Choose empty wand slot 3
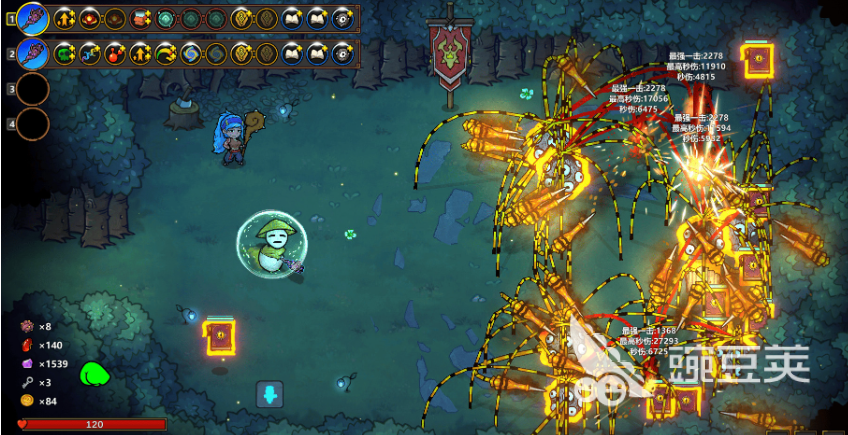Viewport: 848px width, 435px height. point(32,89)
